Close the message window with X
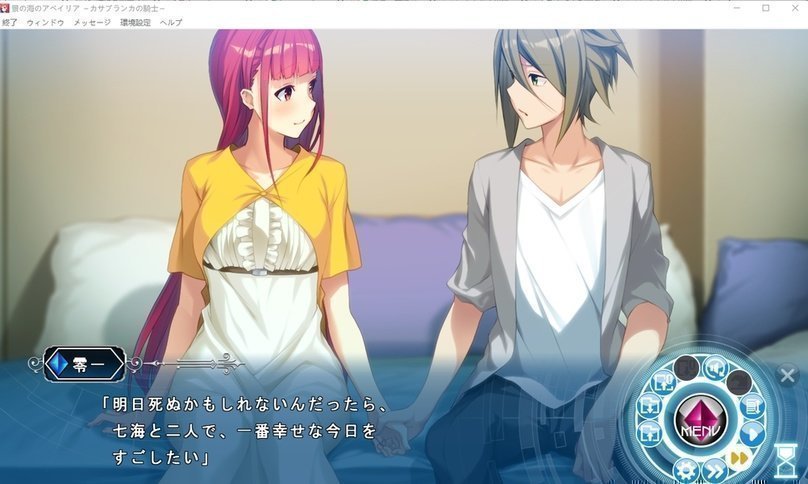The height and width of the screenshot is (484, 808). [x=786, y=377]
